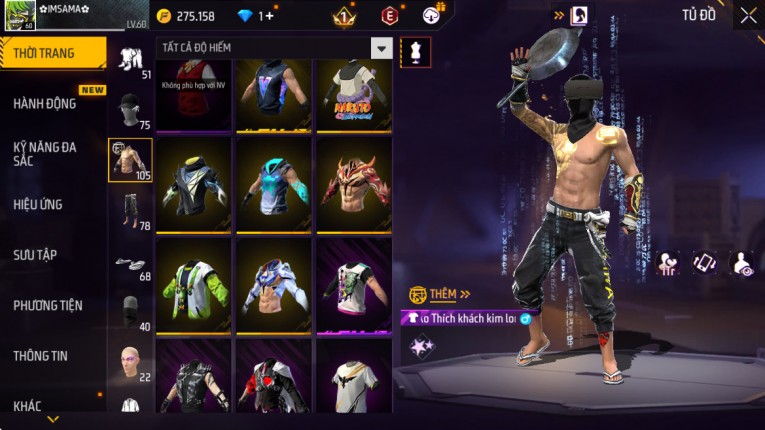Switch to the Thông Tin tab
This screenshot has width=765, height=430.
pyautogui.click(x=42, y=355)
